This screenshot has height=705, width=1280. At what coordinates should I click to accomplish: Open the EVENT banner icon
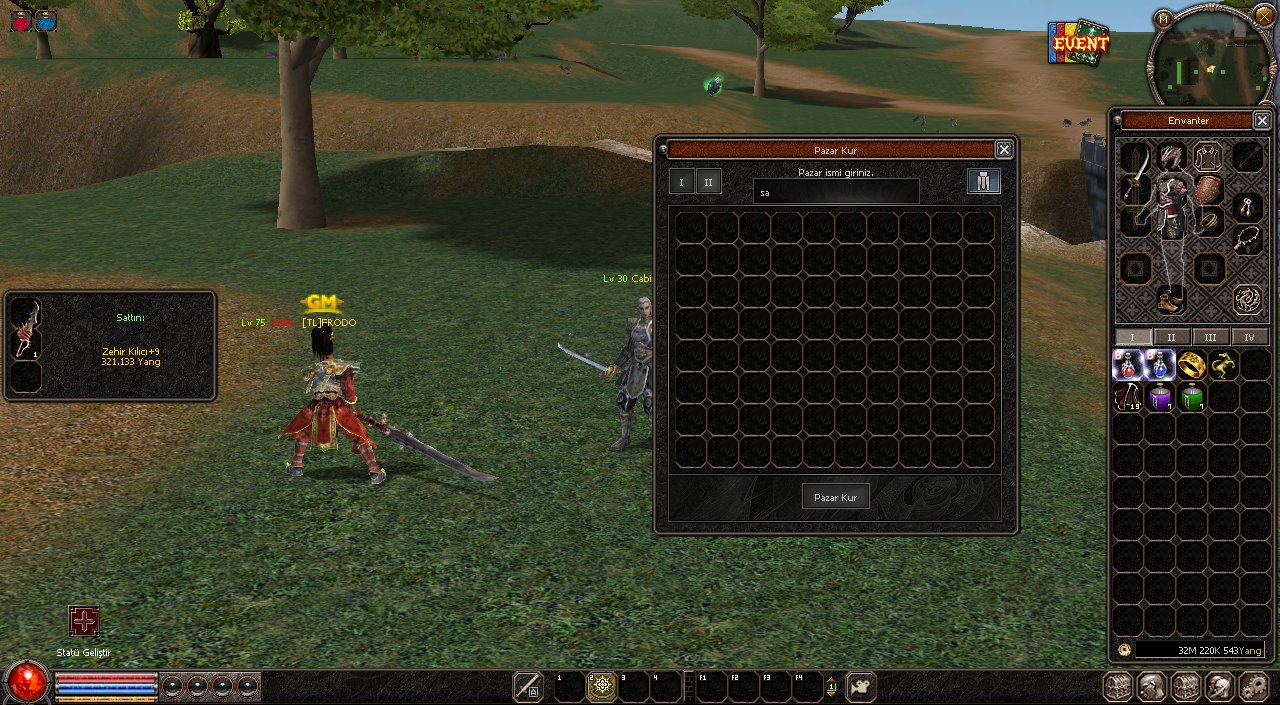1079,43
